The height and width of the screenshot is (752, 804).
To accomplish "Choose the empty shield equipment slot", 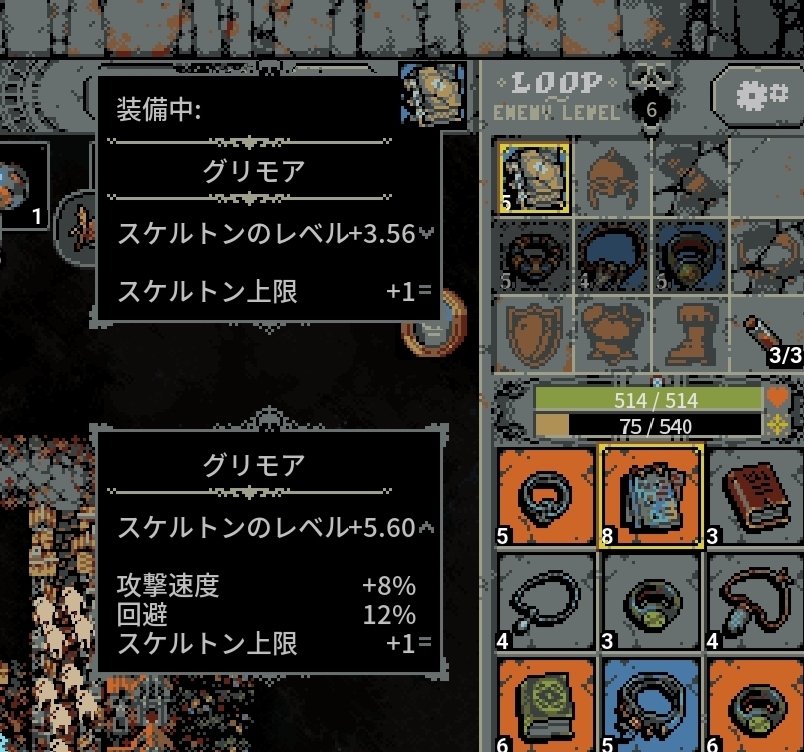I will (534, 332).
